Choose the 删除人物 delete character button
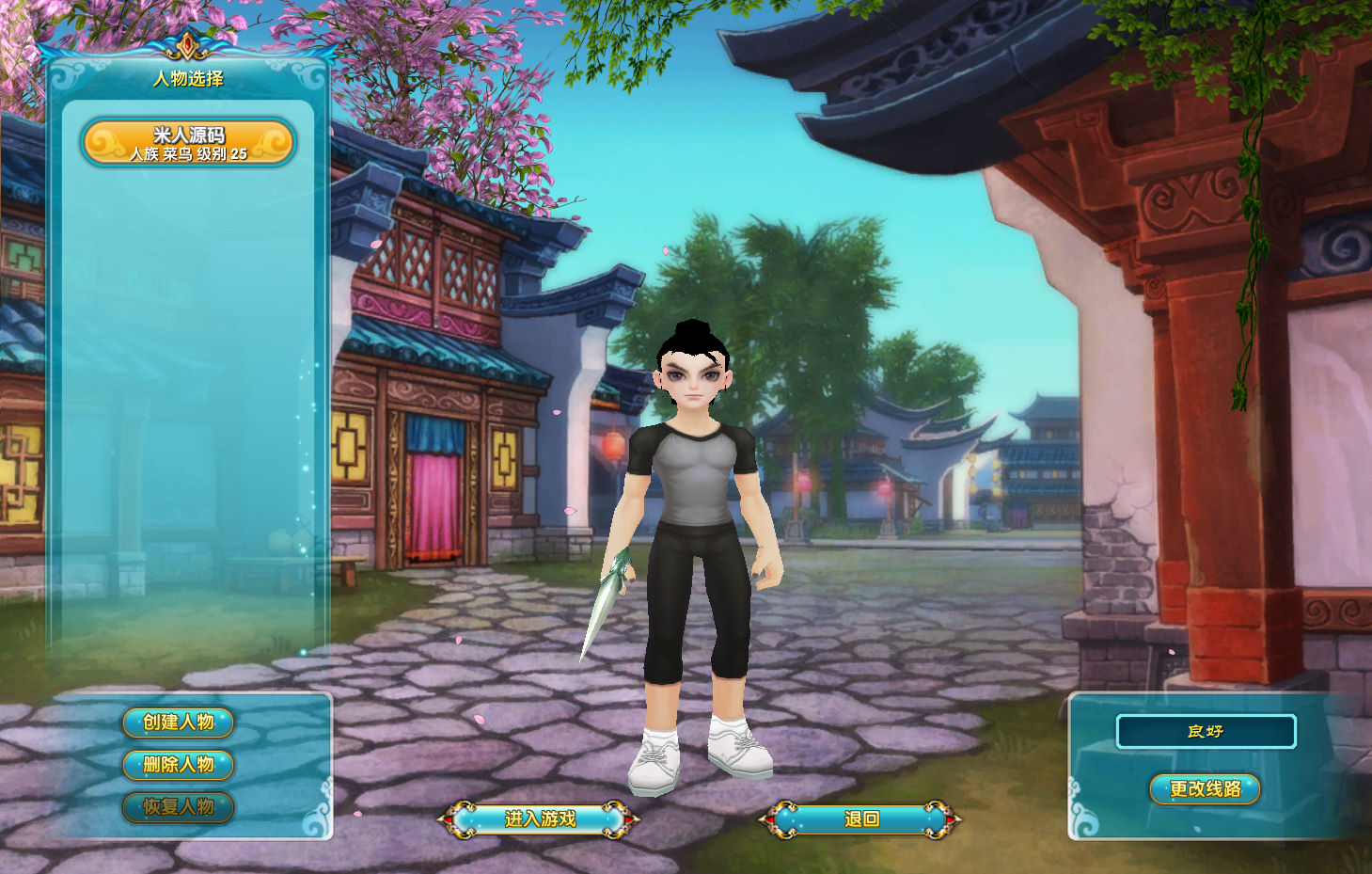Viewport: 1372px width, 874px height. pyautogui.click(x=178, y=765)
